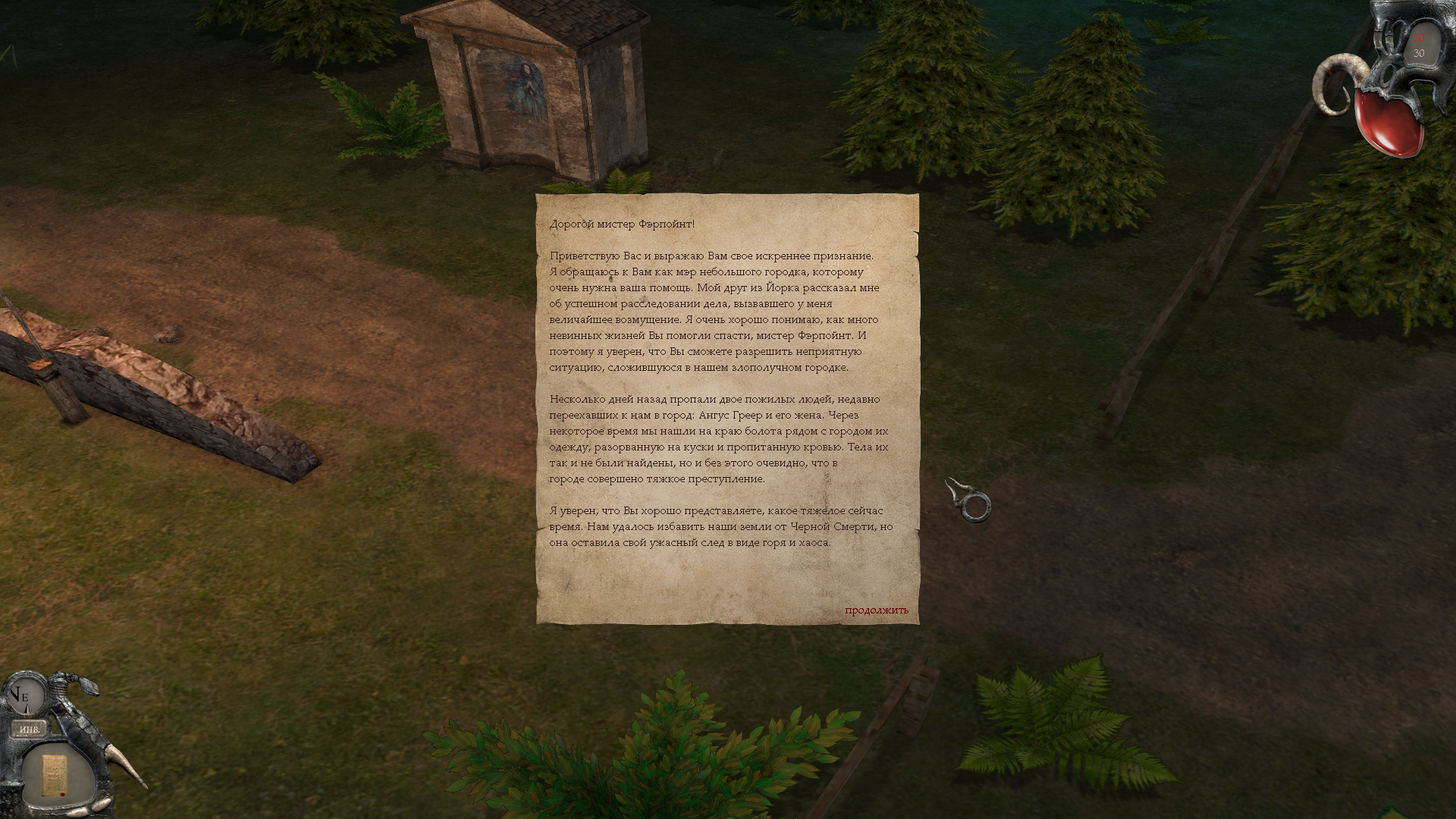Click the red wax seal on the stored letter
The image size is (1456, 819).
[x=62, y=793]
